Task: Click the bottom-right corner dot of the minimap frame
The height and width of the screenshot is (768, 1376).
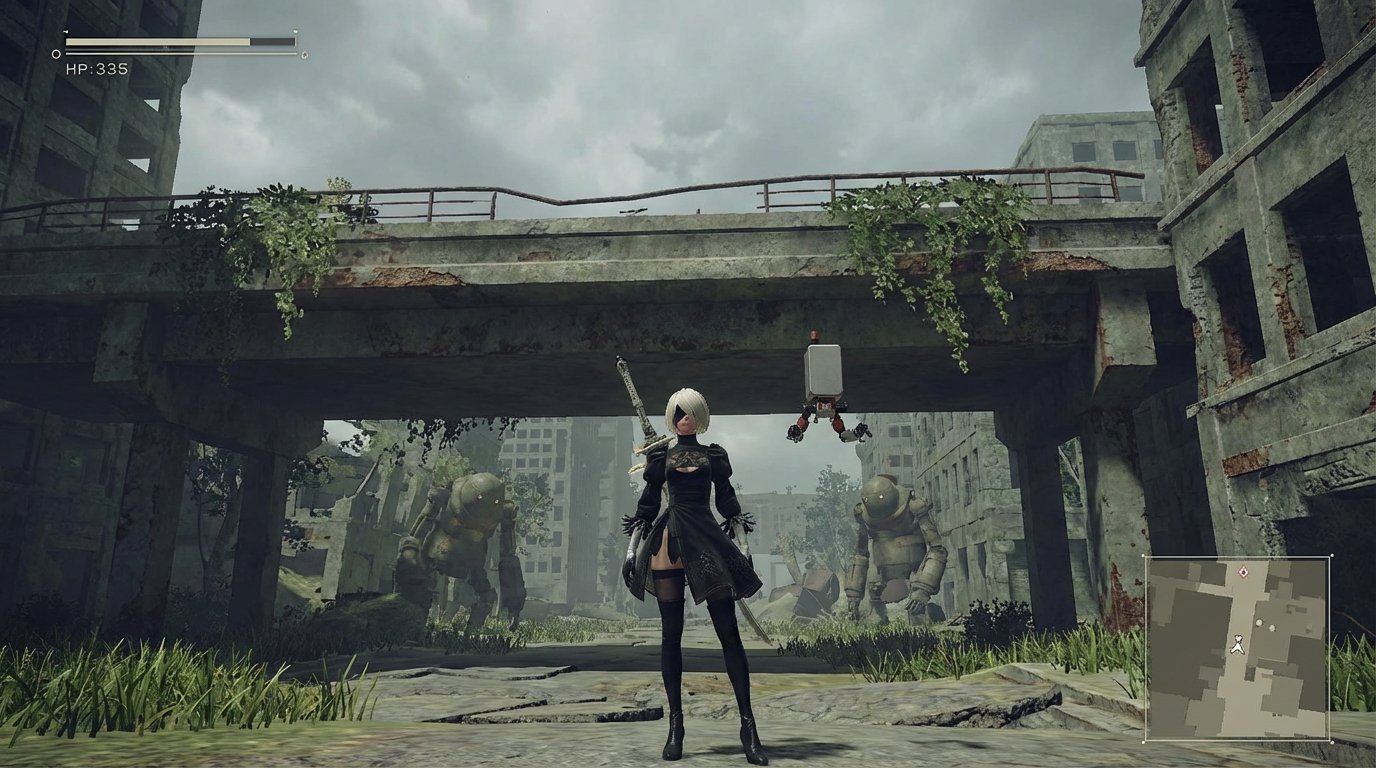Action: tap(1331, 741)
